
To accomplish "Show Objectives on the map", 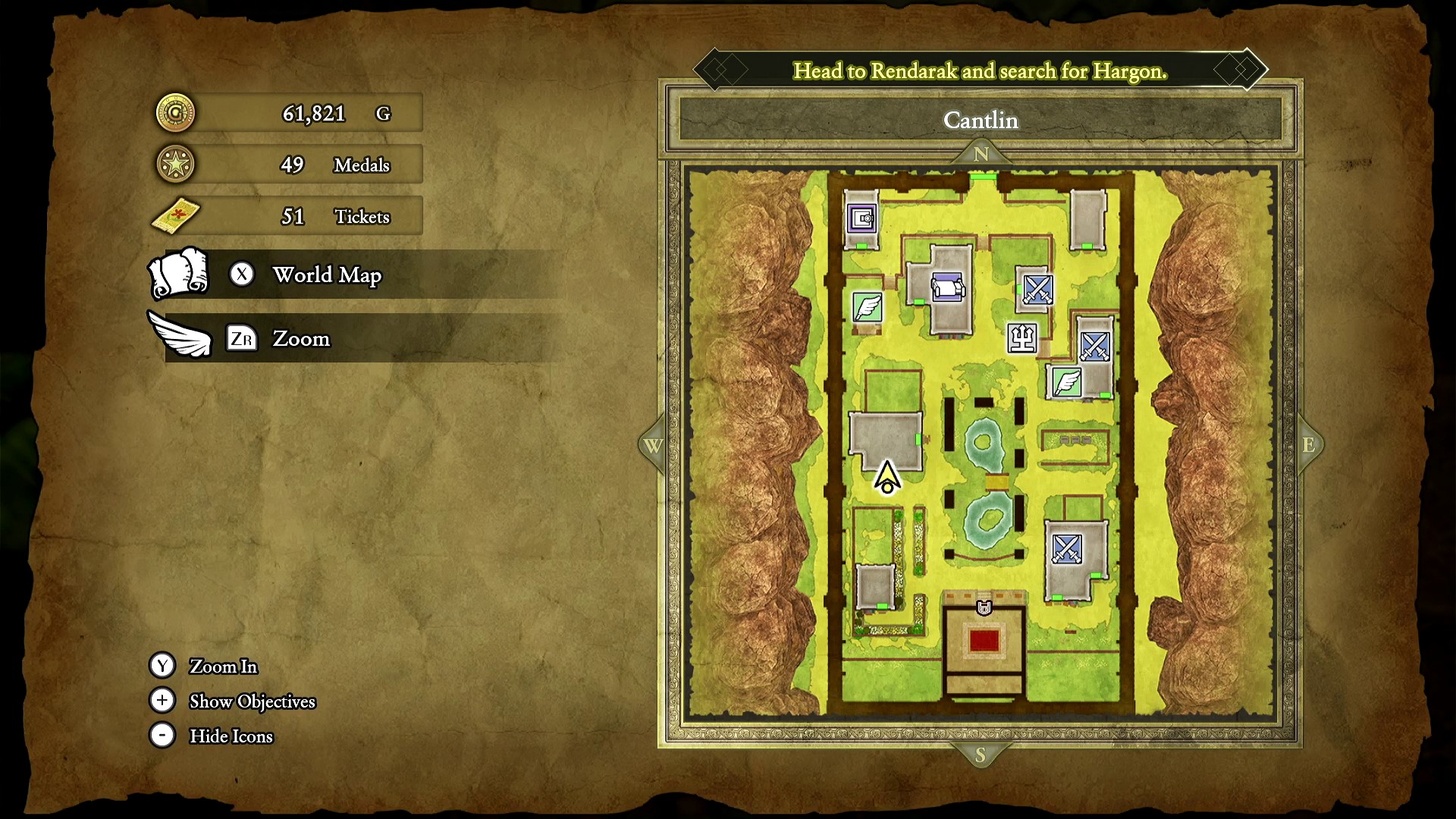I will (252, 701).
